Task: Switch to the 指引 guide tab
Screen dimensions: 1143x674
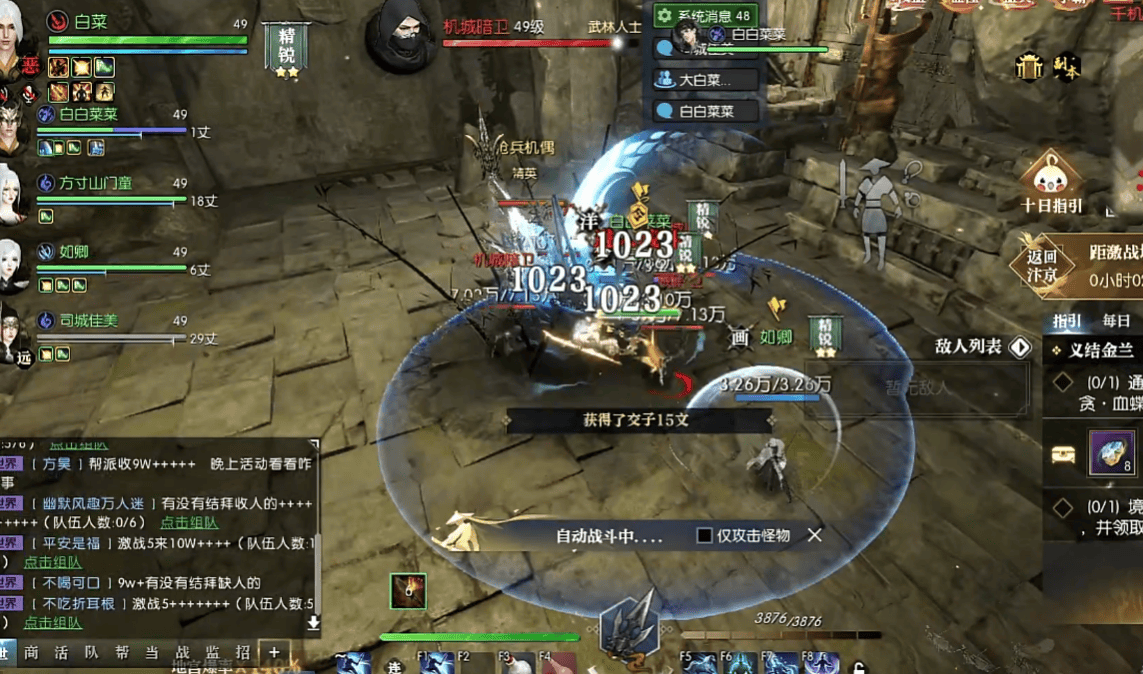Action: pyautogui.click(x=1067, y=321)
